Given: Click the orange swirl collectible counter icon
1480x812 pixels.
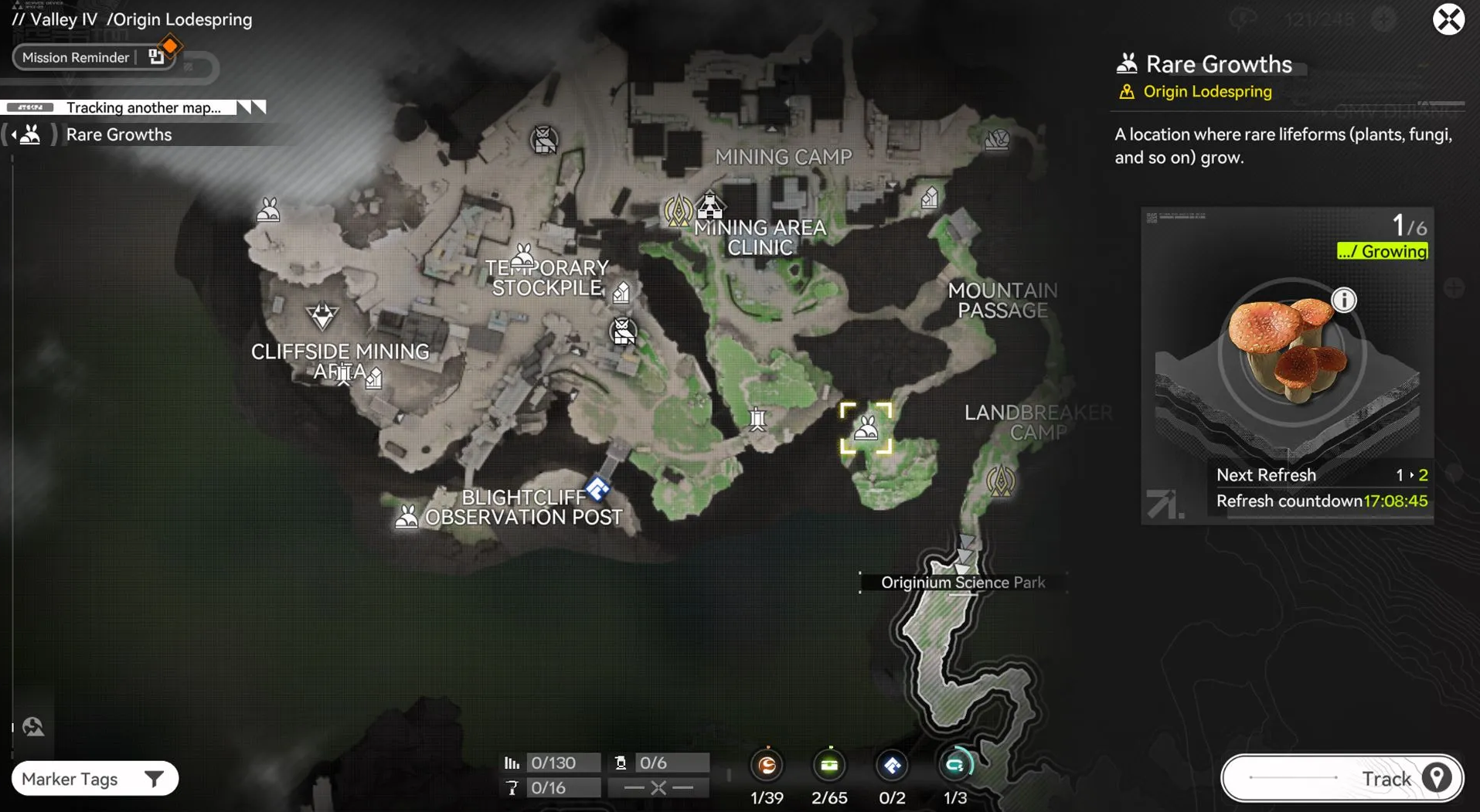Looking at the screenshot, I should pyautogui.click(x=767, y=765).
